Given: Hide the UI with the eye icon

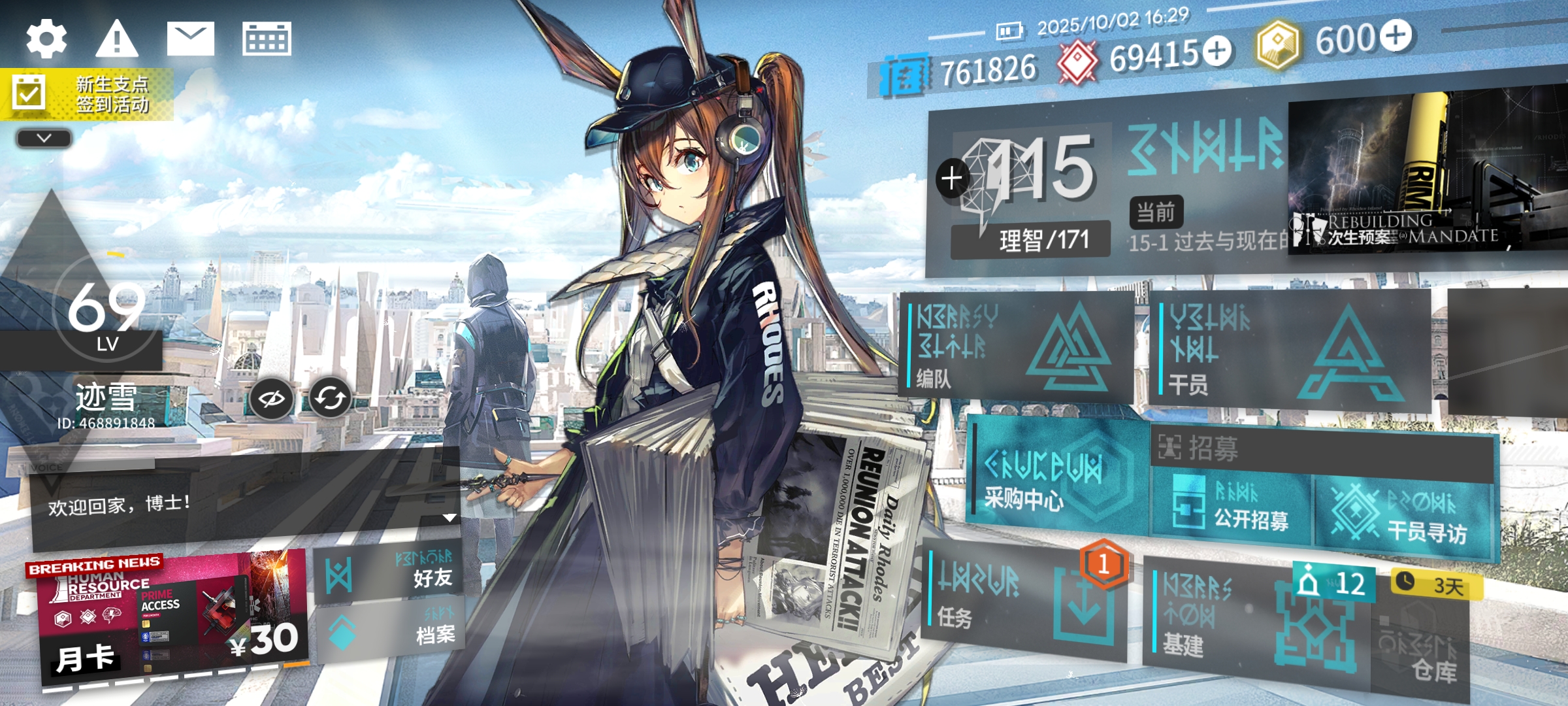Looking at the screenshot, I should point(271,398).
